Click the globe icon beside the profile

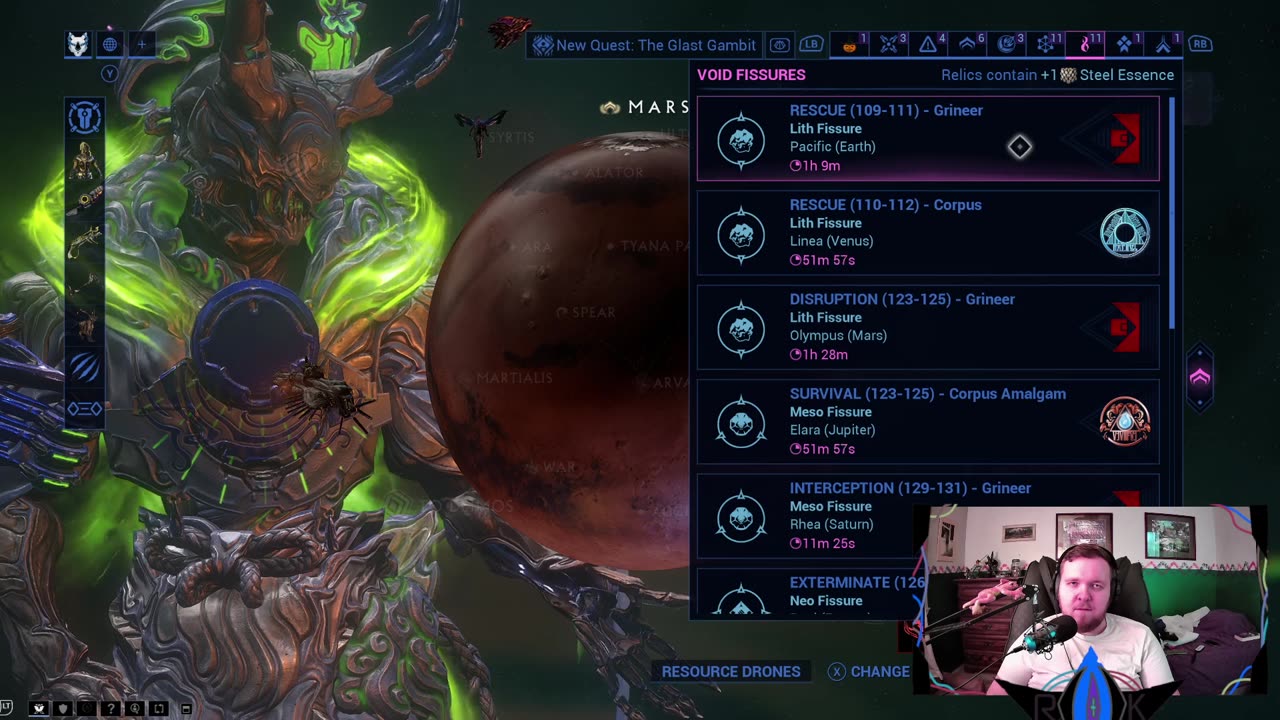pos(110,44)
